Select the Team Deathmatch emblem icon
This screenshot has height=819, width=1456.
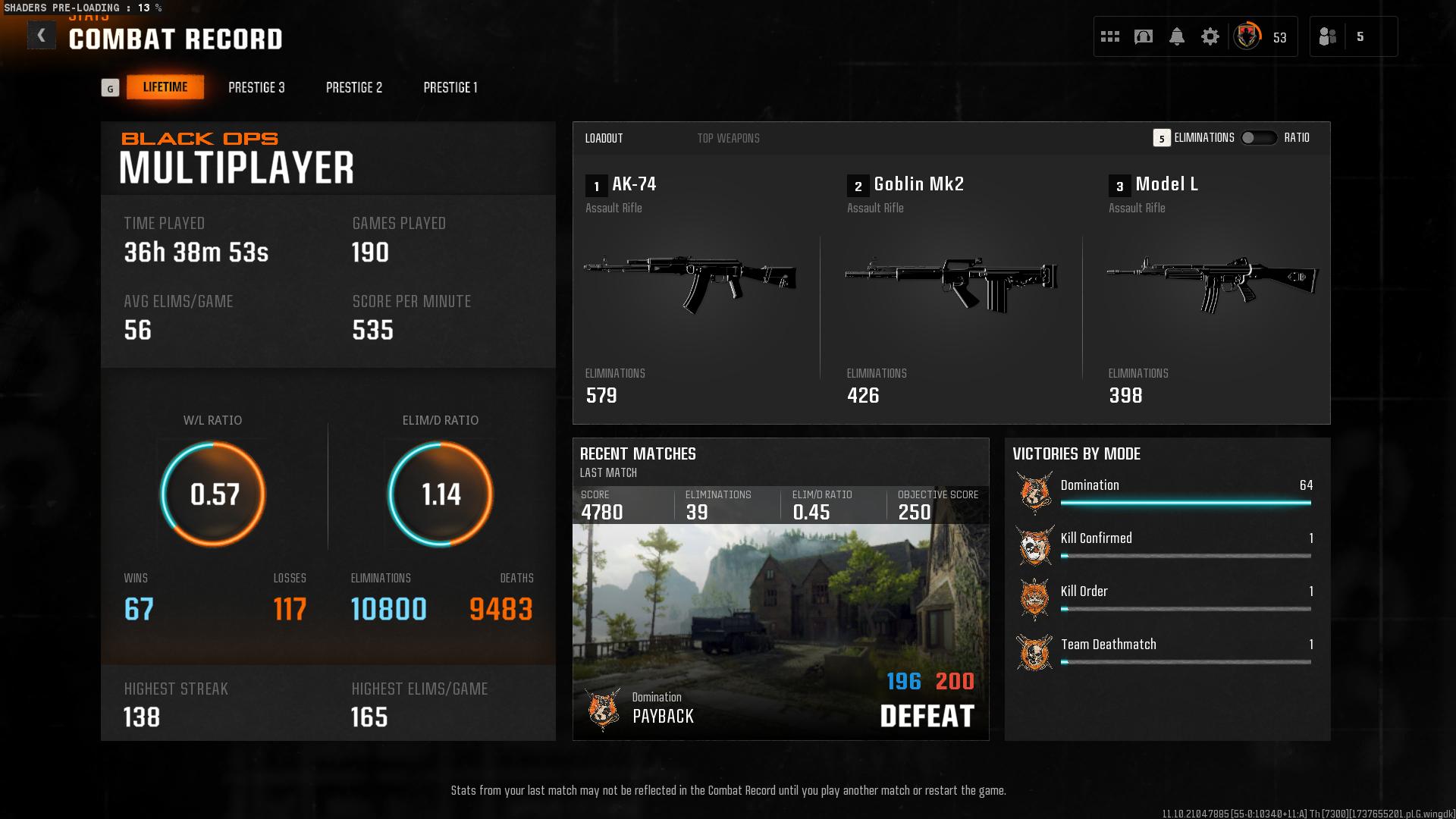pos(1034,649)
